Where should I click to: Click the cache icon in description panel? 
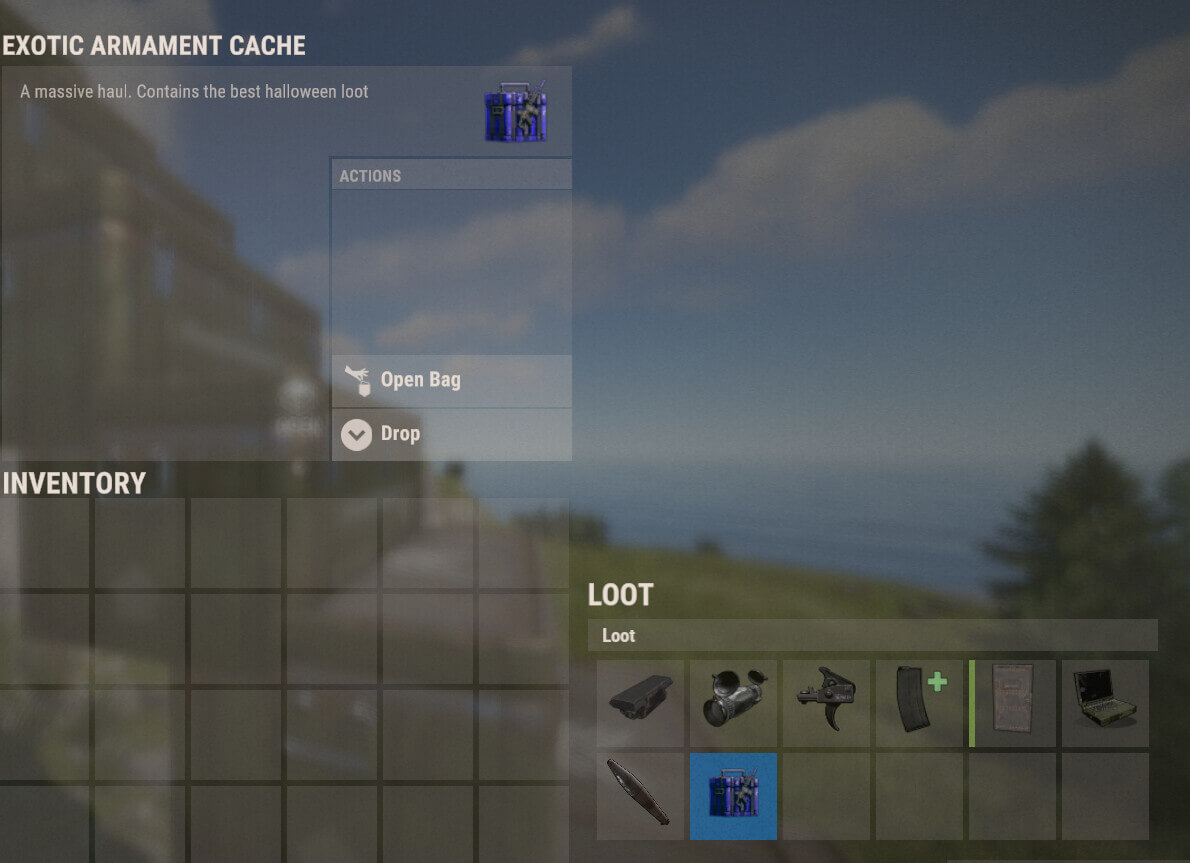(515, 112)
